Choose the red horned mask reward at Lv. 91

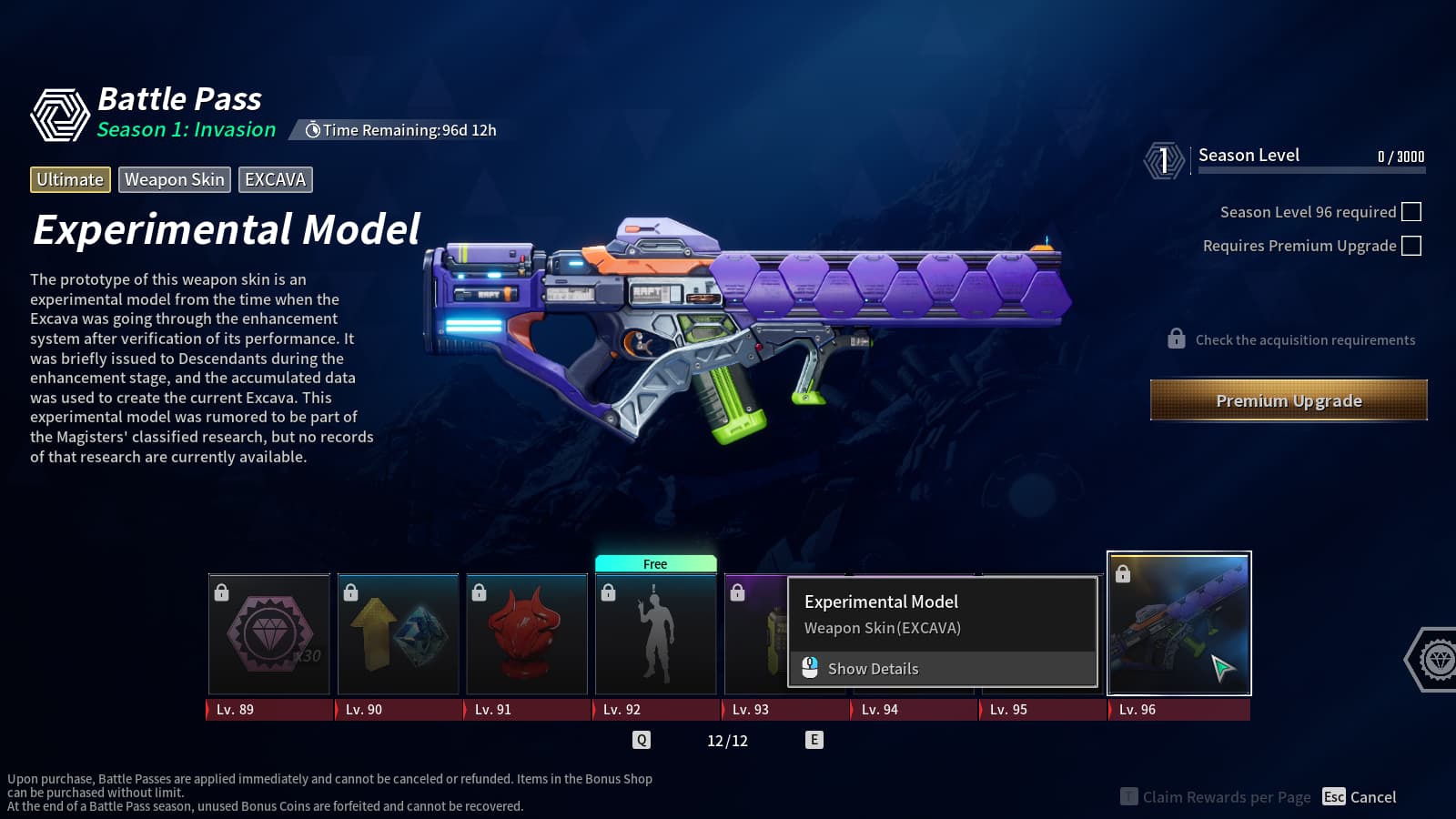(x=527, y=634)
